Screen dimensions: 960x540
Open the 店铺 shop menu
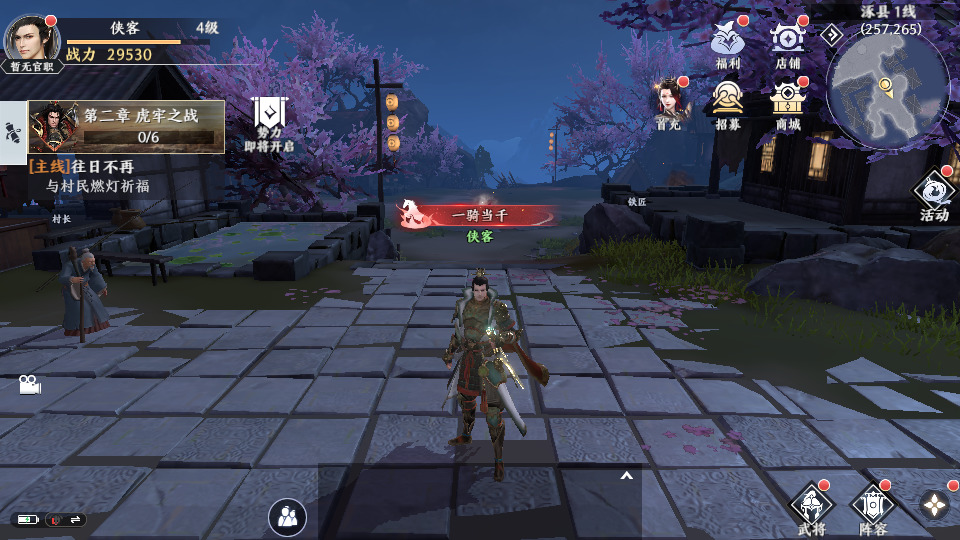[x=787, y=42]
